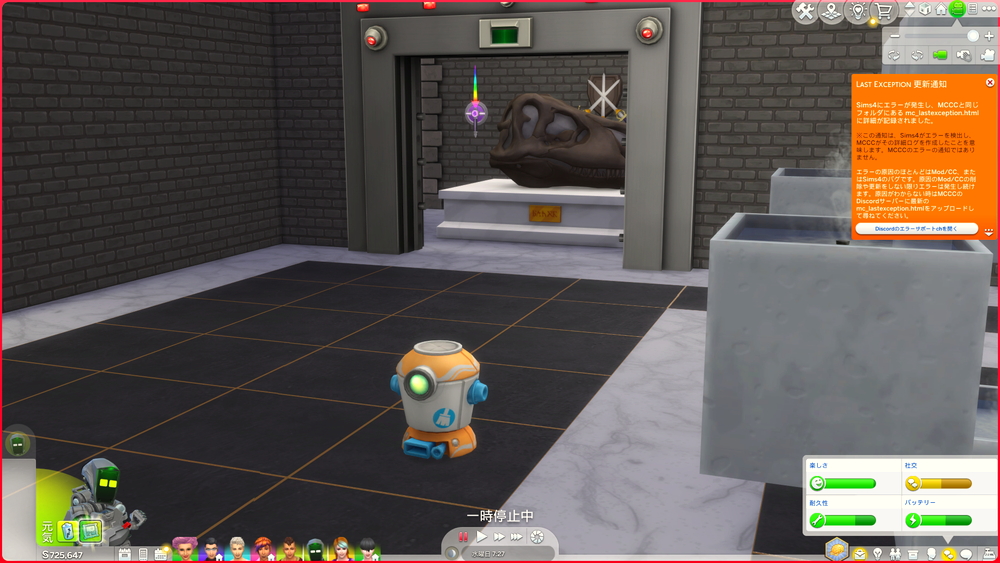1000x563 pixels.
Task: Zoom in with the camera plus button
Action: click(x=989, y=36)
